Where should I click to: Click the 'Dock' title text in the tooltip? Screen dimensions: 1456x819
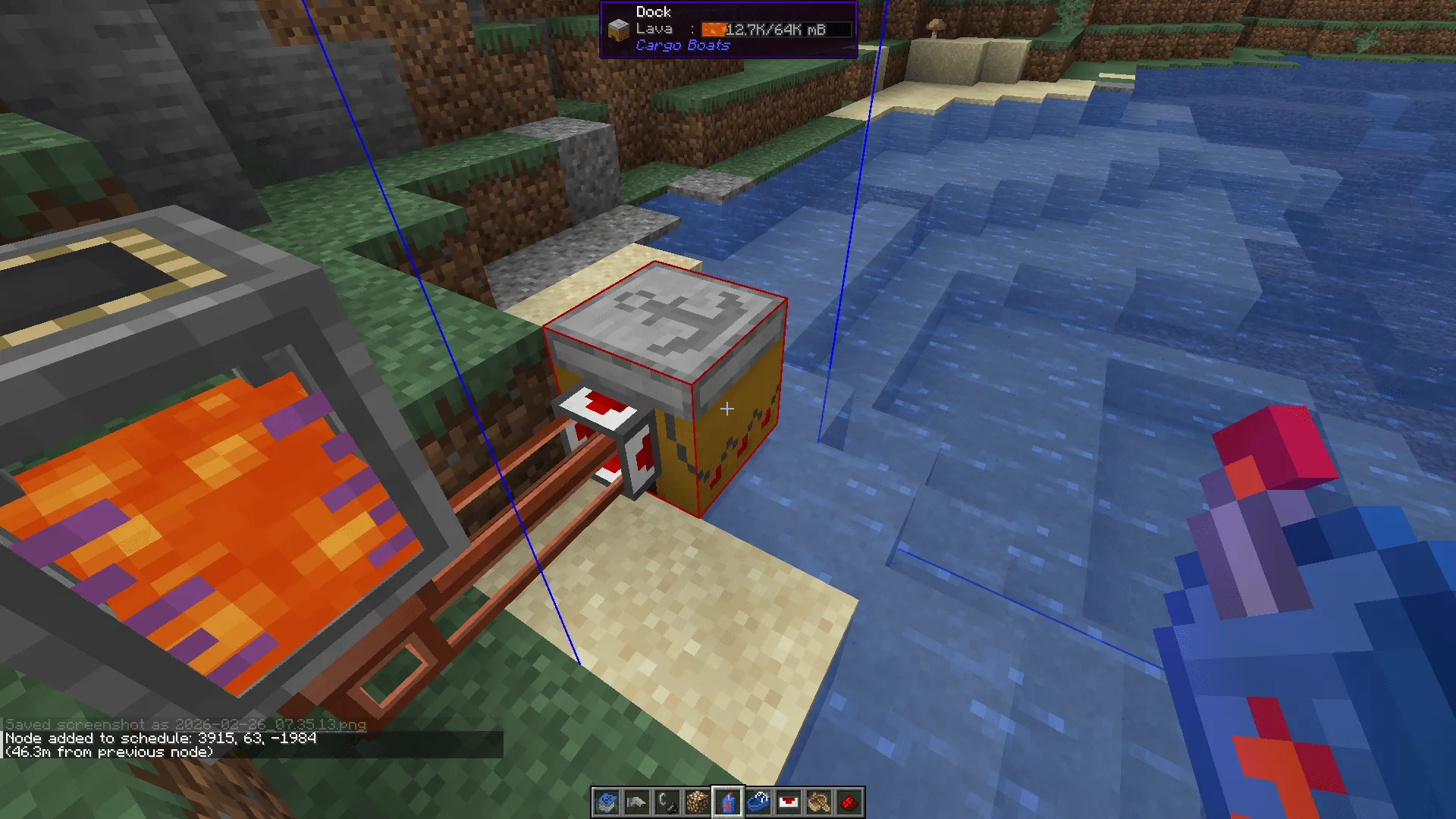[x=652, y=11]
